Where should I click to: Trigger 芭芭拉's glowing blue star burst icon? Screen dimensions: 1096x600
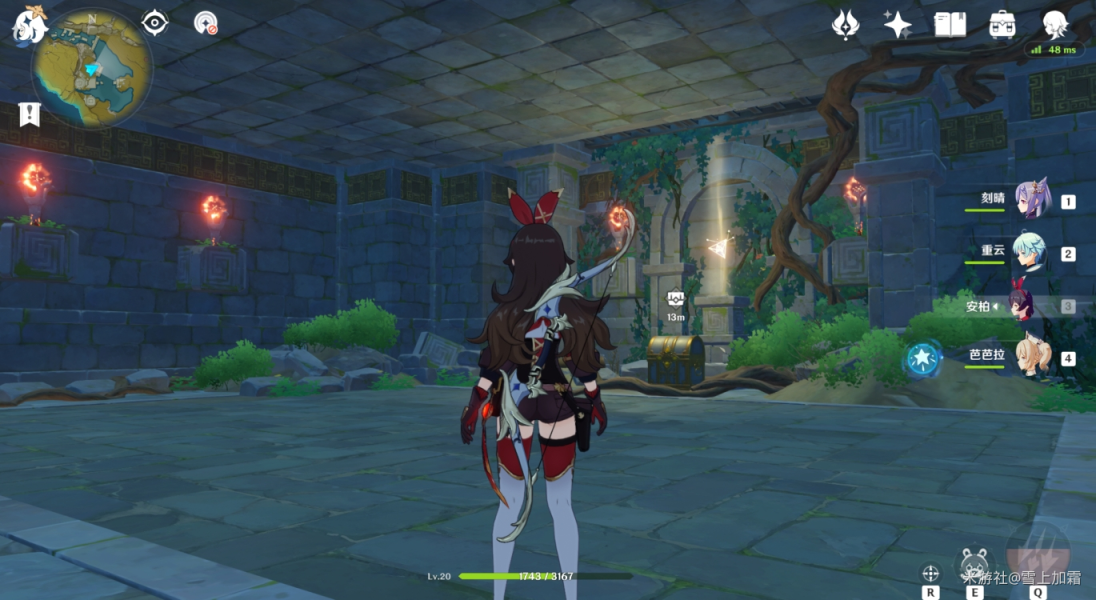920,358
